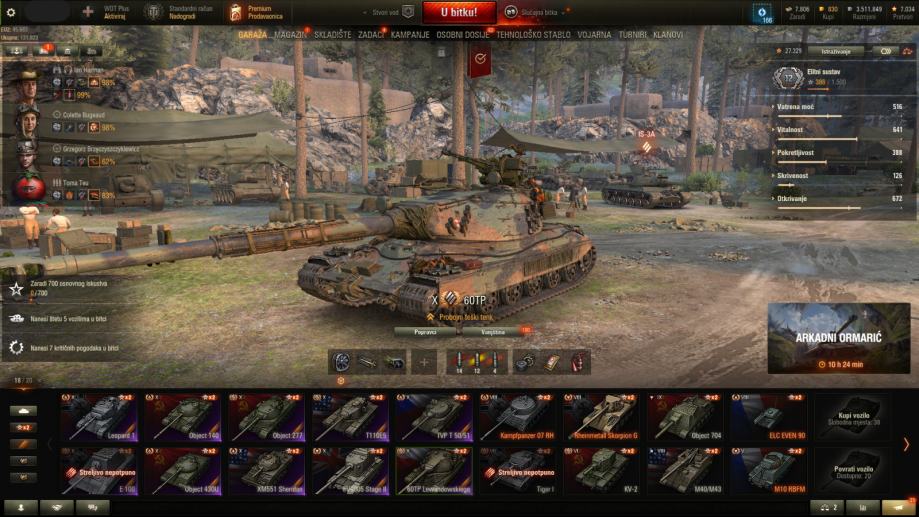Image resolution: width=919 pixels, height=517 pixels.
Task: Choose the Object 277 tank
Action: tap(268, 417)
